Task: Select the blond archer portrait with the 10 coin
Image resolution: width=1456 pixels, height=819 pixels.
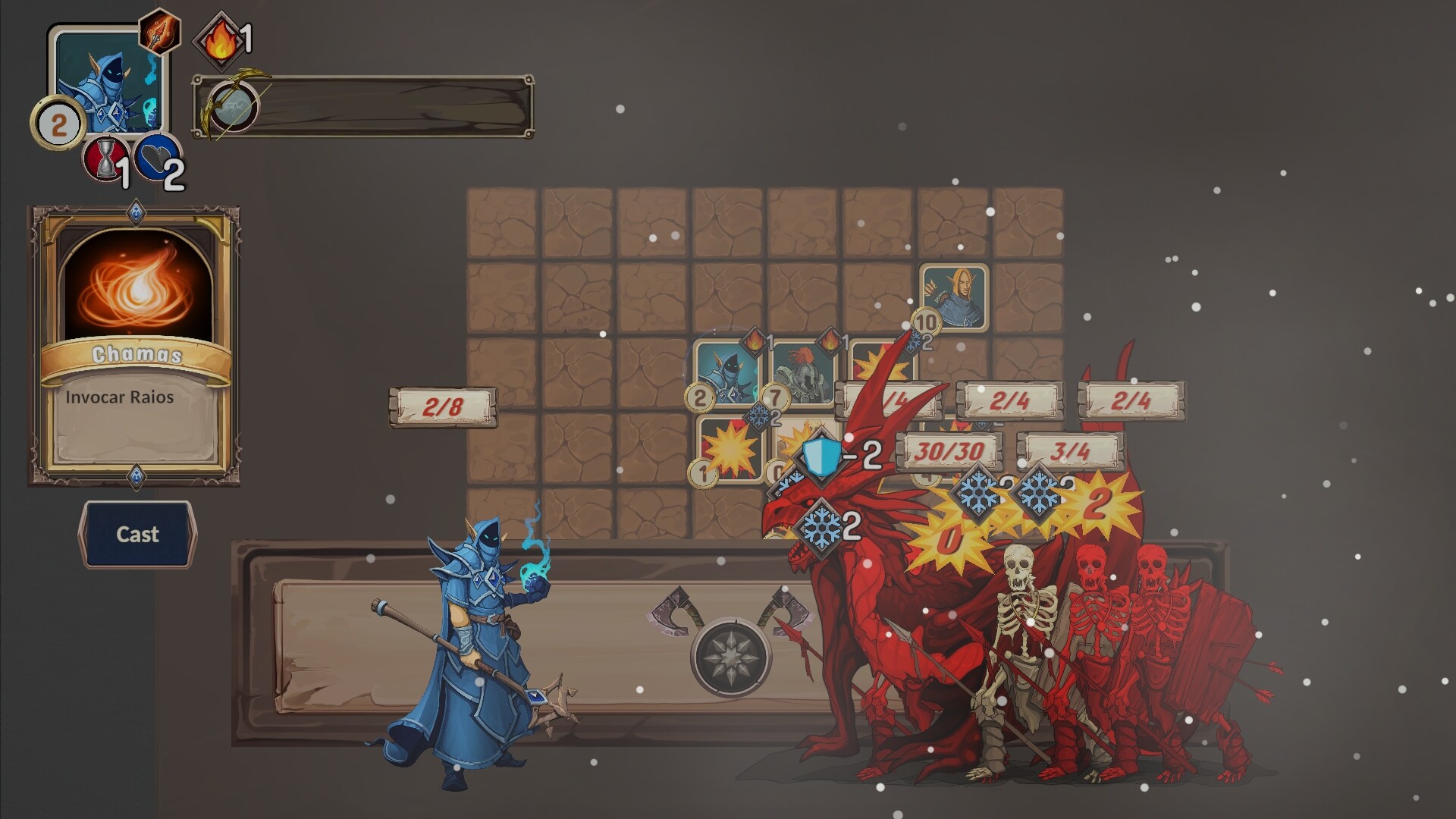Action: [x=954, y=297]
